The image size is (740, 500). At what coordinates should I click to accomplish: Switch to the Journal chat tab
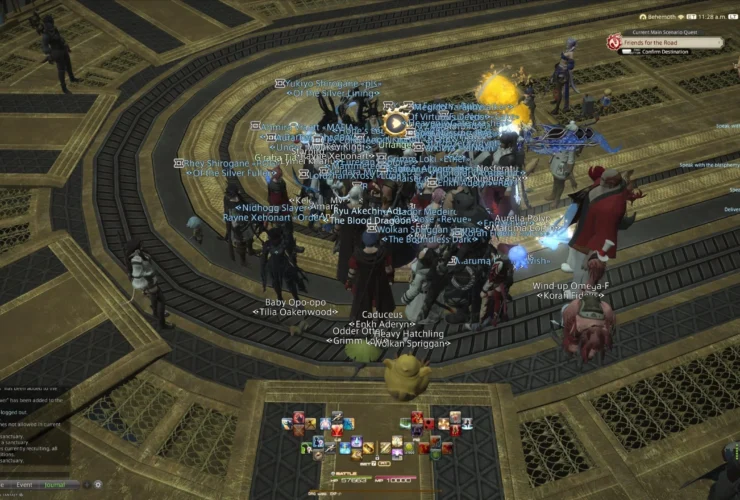click(x=54, y=485)
